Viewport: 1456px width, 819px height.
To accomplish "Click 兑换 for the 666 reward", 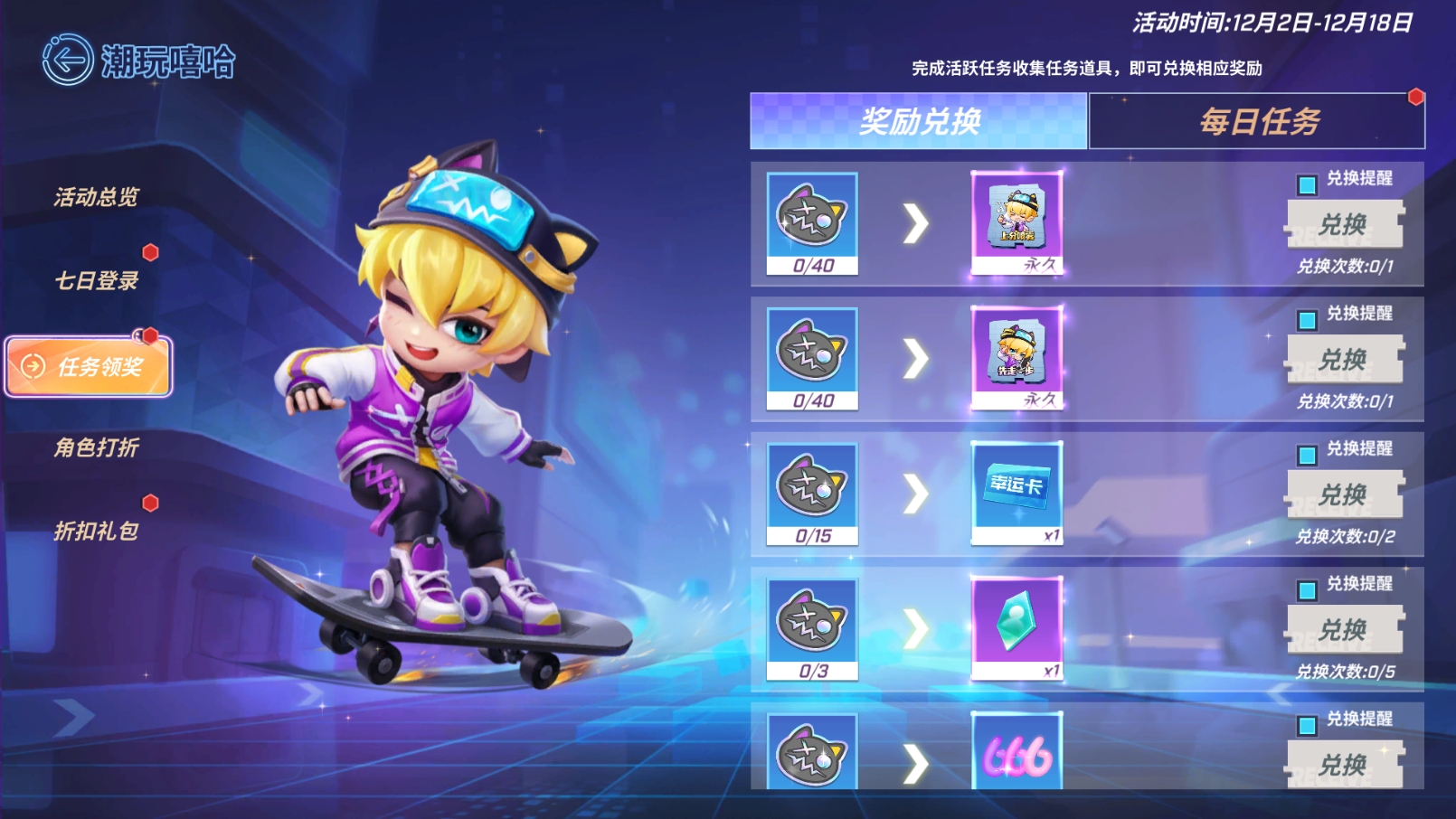I will tap(1344, 765).
